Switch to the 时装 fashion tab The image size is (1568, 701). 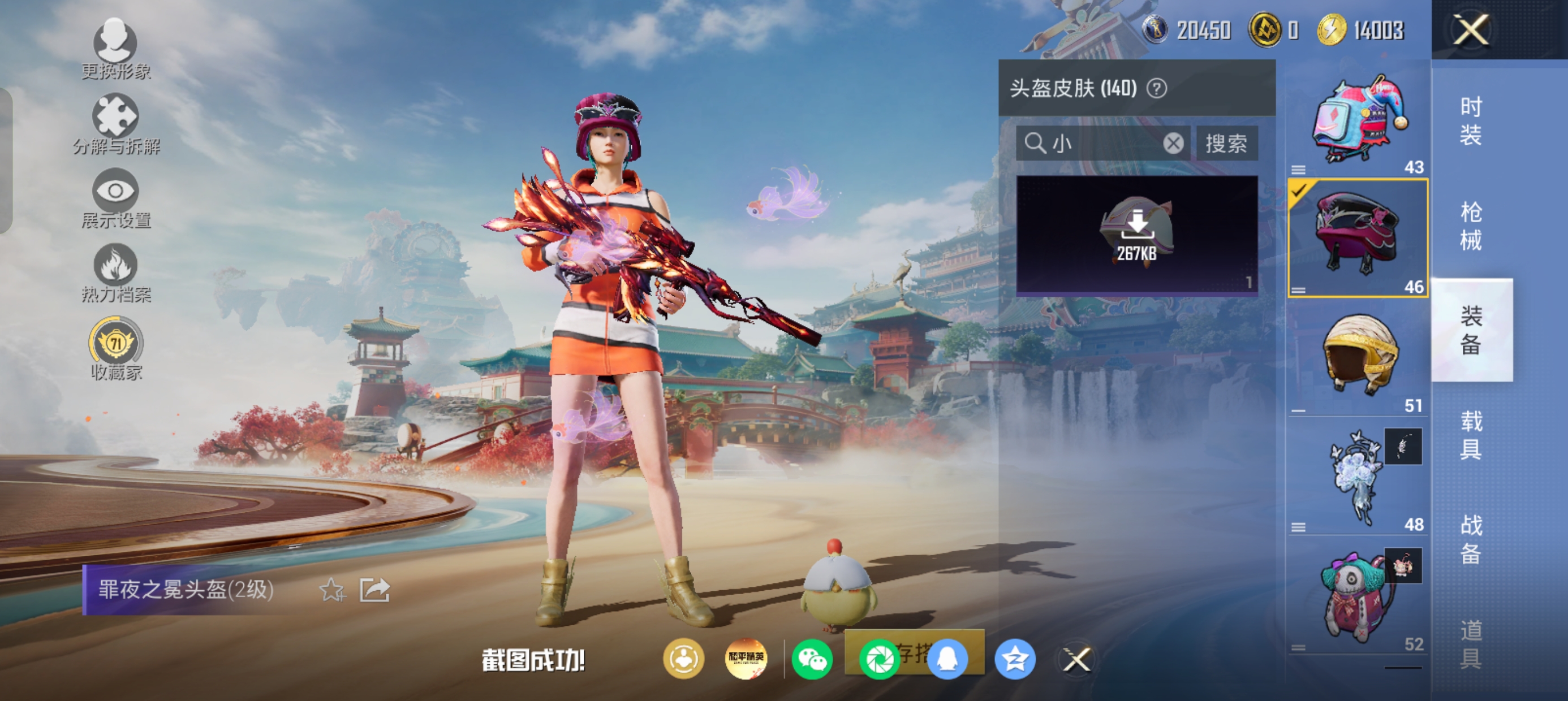click(x=1471, y=120)
